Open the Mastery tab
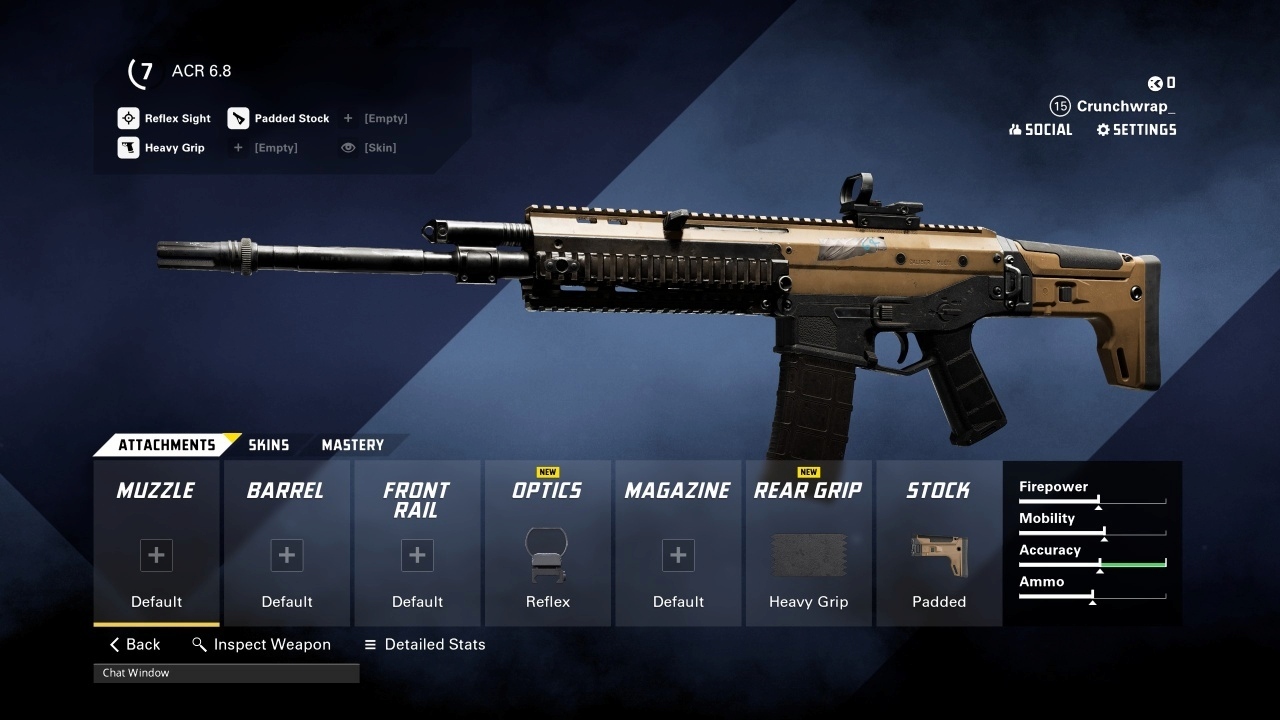 [x=352, y=445]
